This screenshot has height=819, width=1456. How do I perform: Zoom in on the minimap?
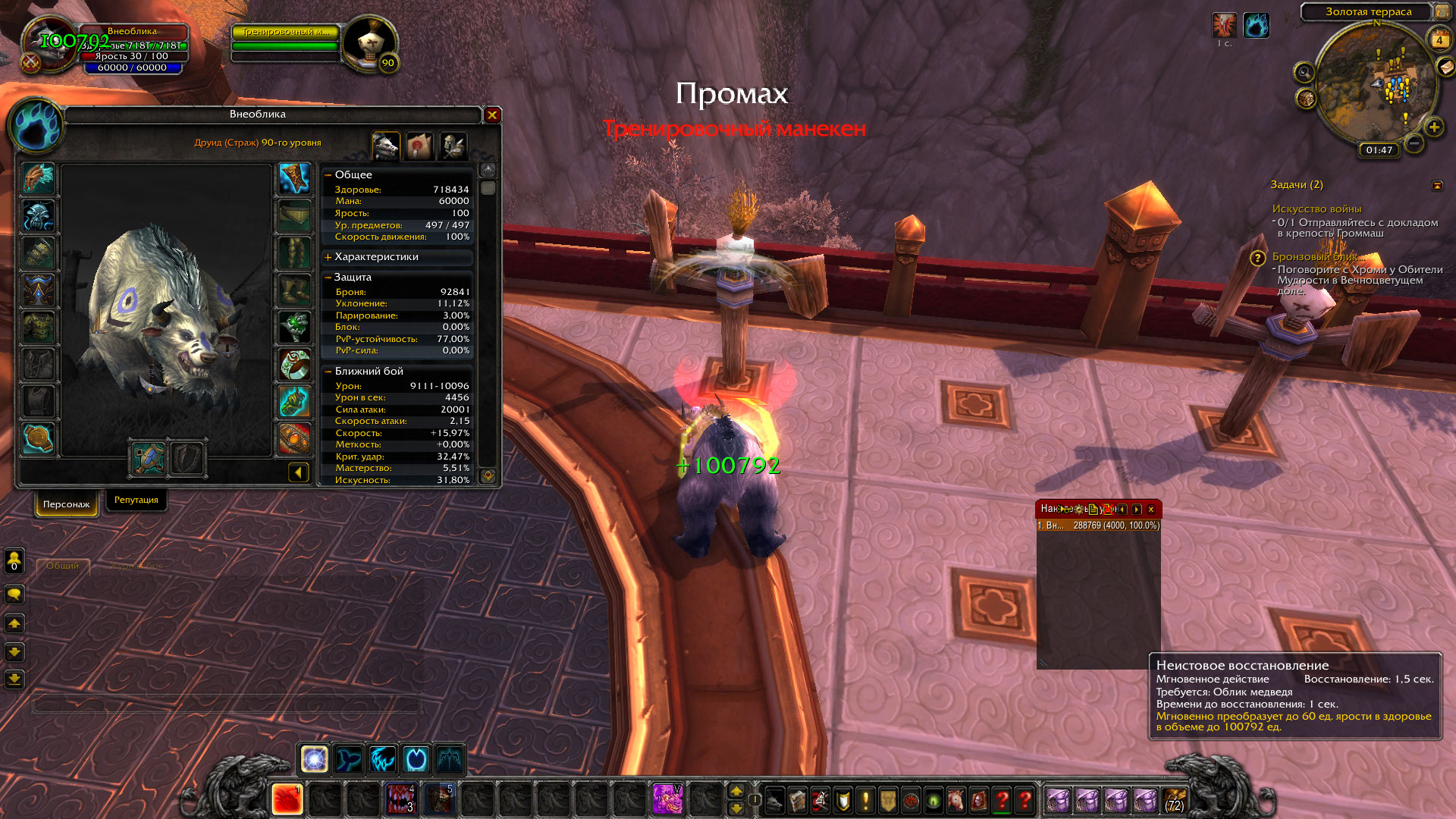pos(1434,127)
